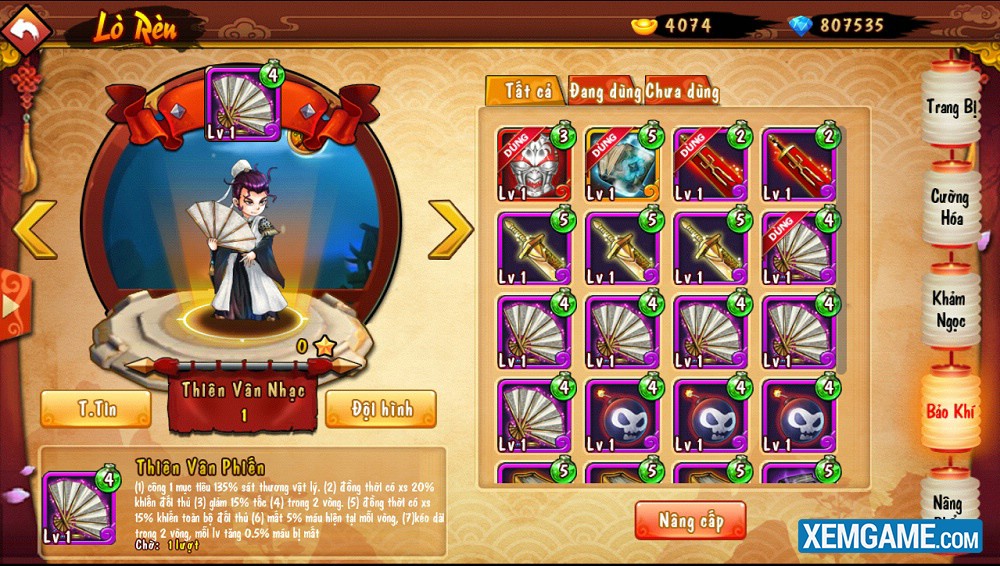The height and width of the screenshot is (566, 1000).
Task: Open the Cường Hóa lantern menu
Action: click(950, 207)
